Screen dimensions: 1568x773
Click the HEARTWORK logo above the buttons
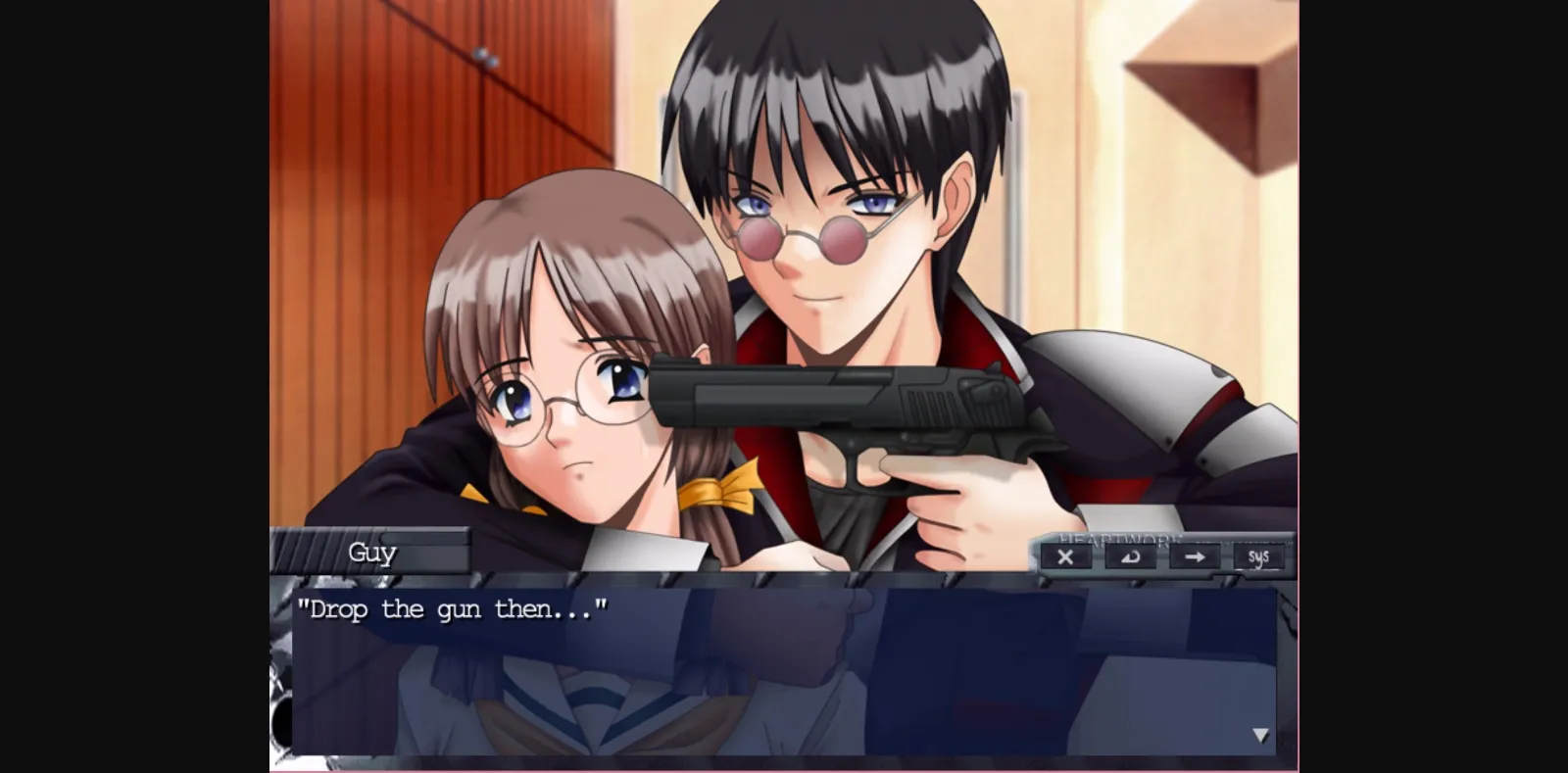coord(1117,539)
